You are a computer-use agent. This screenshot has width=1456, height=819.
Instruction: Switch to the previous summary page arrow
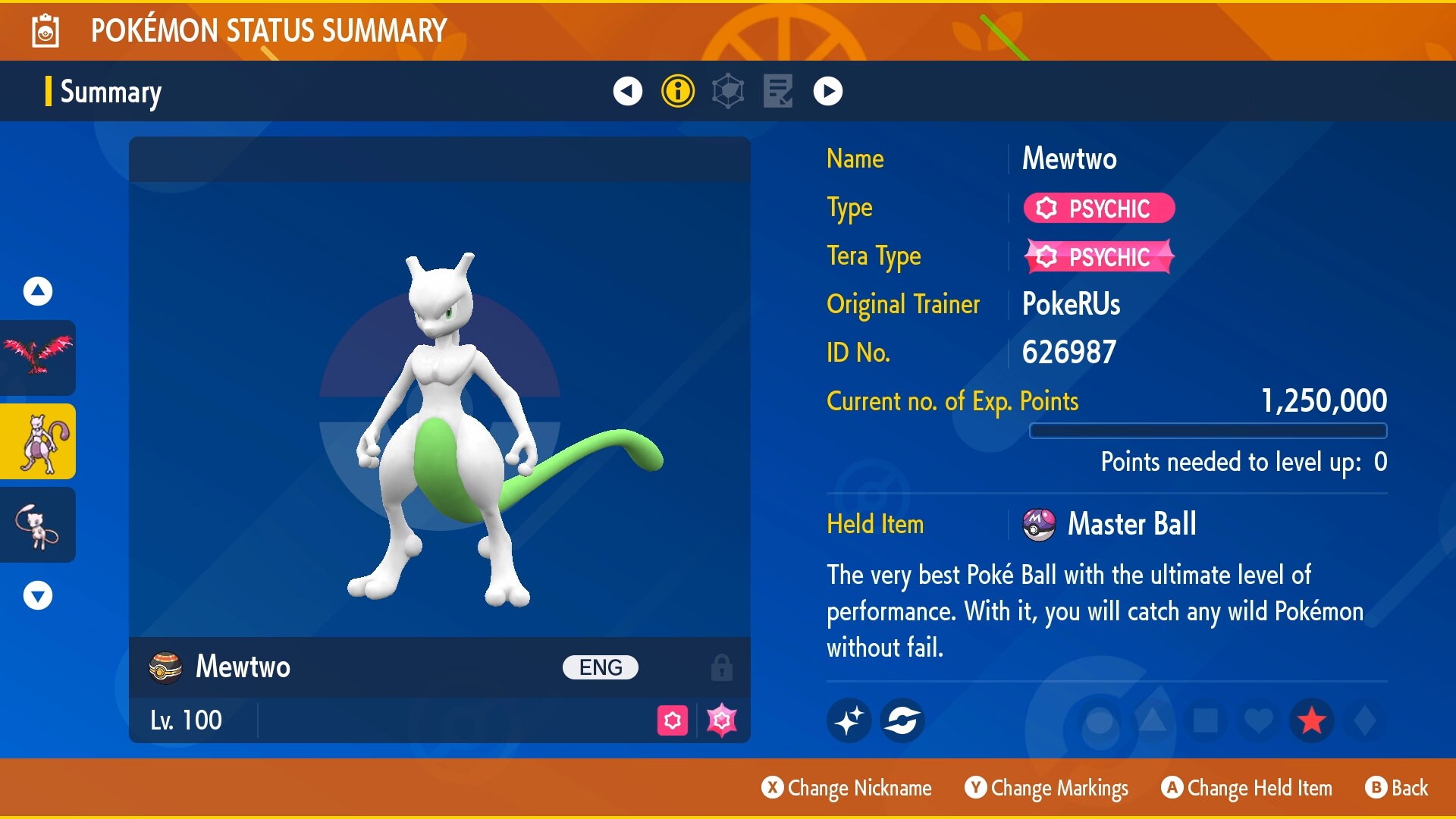click(627, 91)
